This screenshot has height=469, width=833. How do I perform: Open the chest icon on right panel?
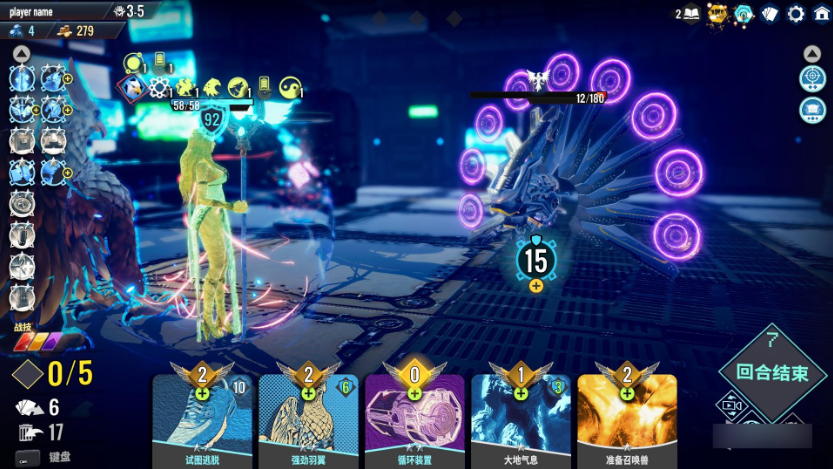pos(812,108)
